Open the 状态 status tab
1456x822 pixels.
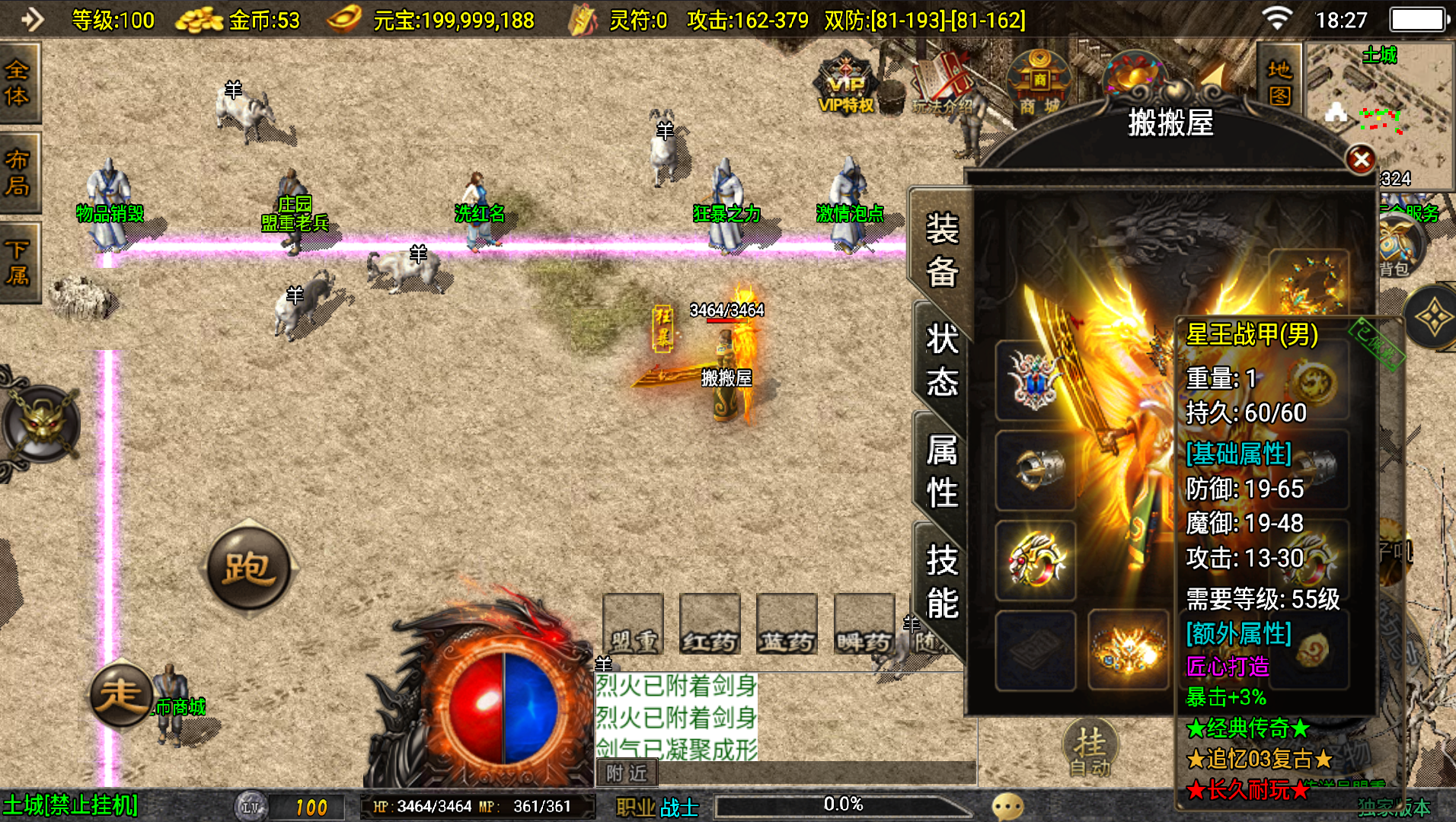(942, 359)
